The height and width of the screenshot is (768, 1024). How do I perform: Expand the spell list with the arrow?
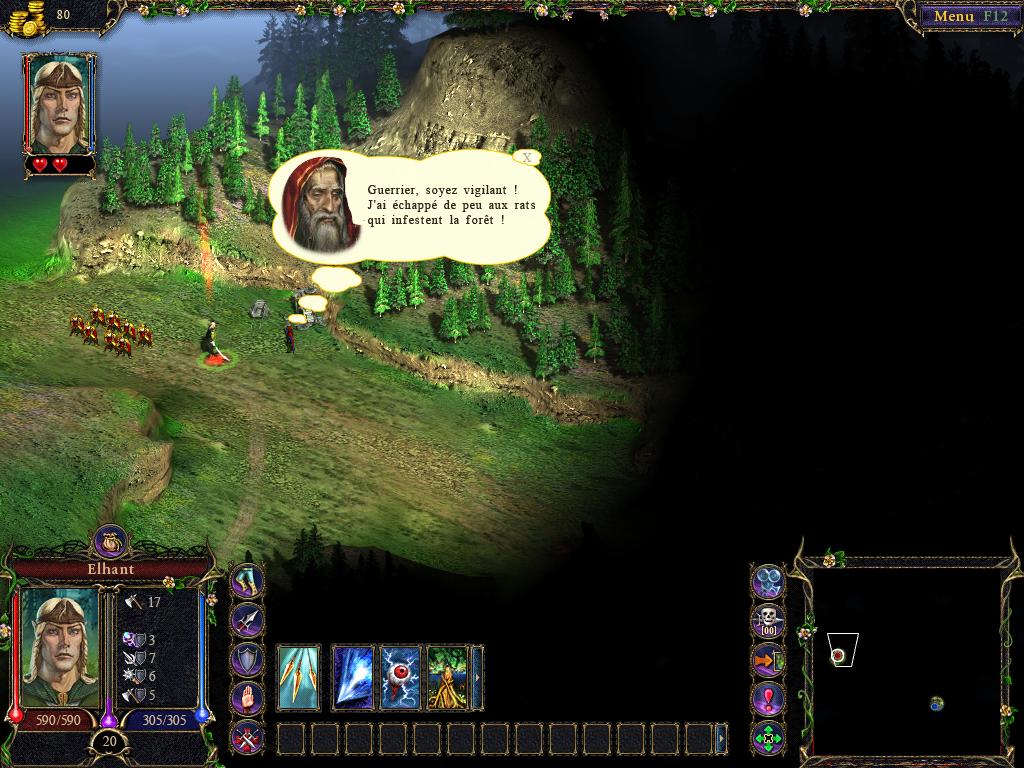click(x=477, y=677)
